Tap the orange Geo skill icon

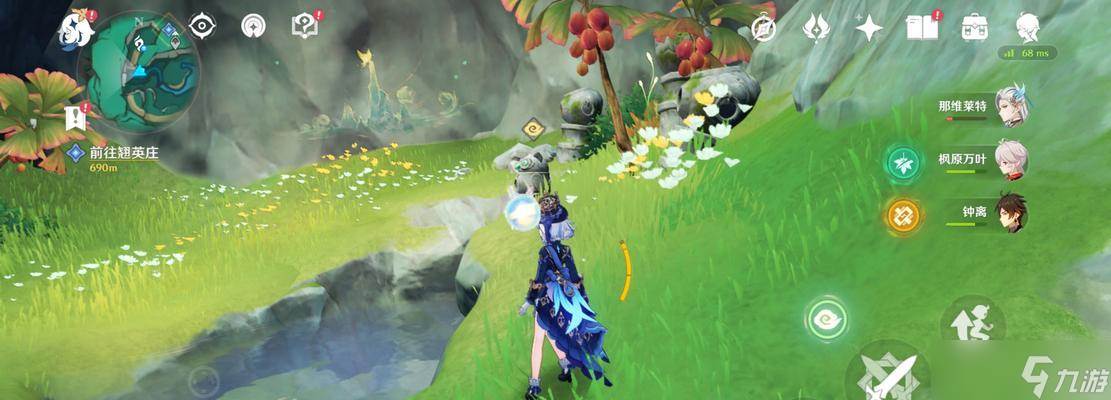[x=903, y=215]
